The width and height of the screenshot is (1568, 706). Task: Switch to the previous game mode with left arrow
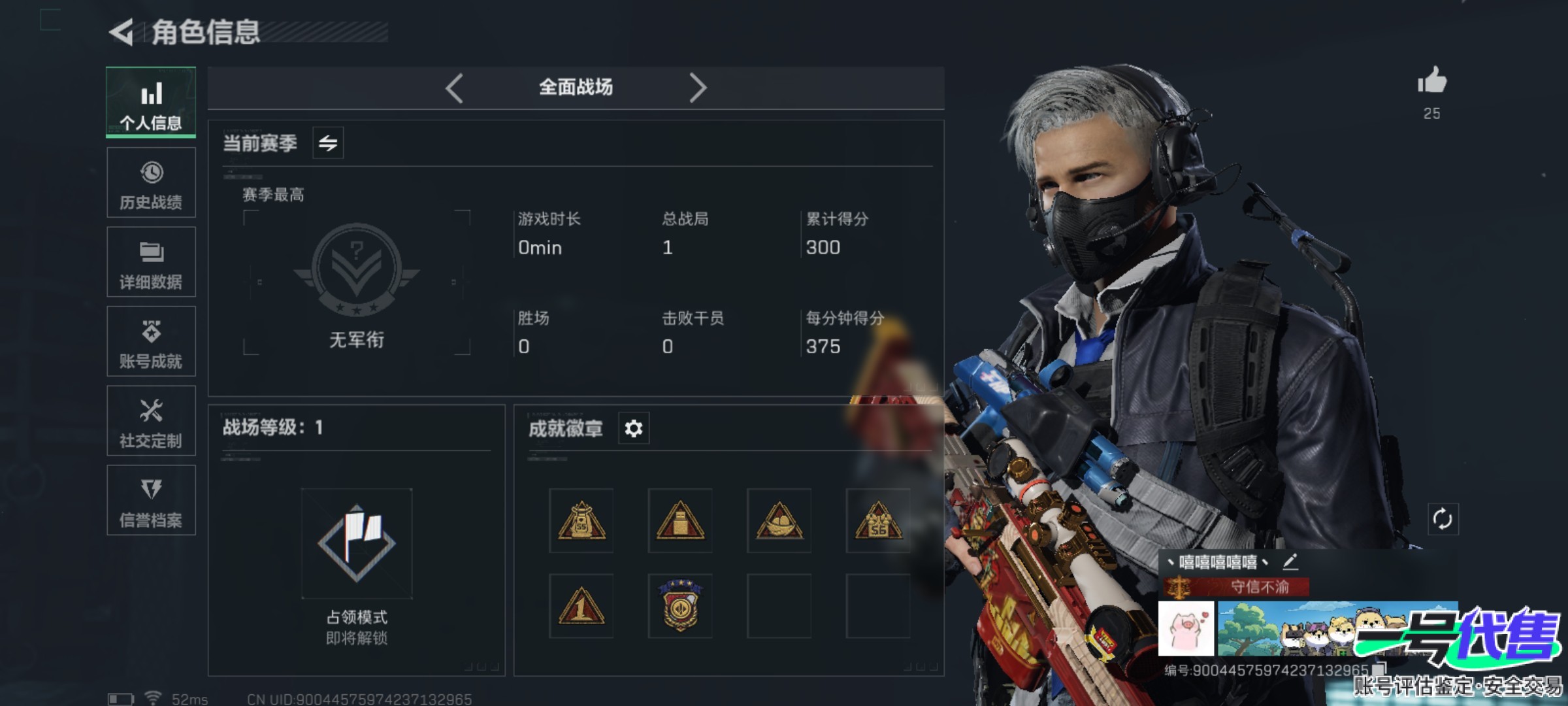tap(455, 88)
